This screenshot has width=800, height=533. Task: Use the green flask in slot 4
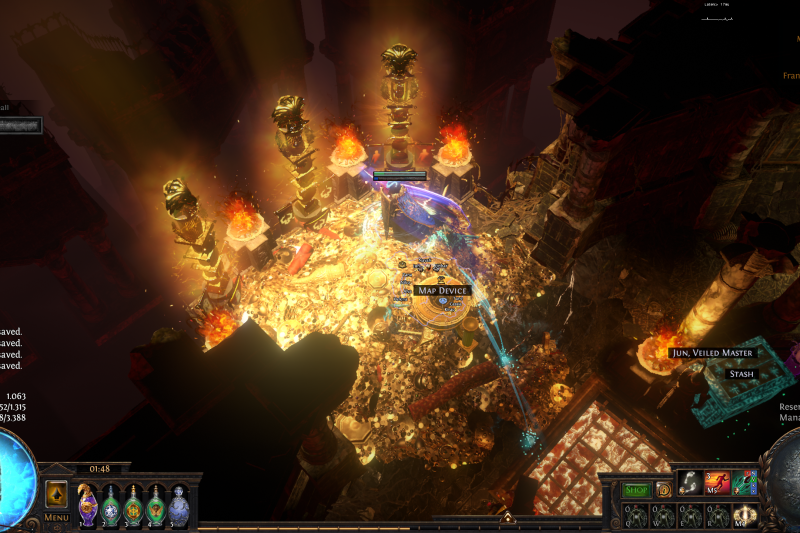[156, 504]
